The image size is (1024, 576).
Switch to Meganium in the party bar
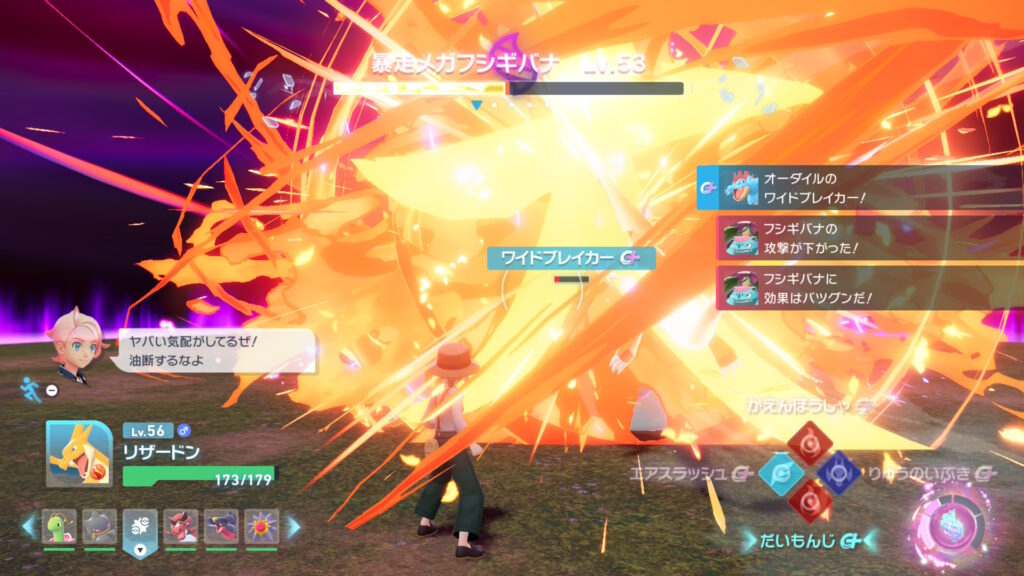pos(59,526)
